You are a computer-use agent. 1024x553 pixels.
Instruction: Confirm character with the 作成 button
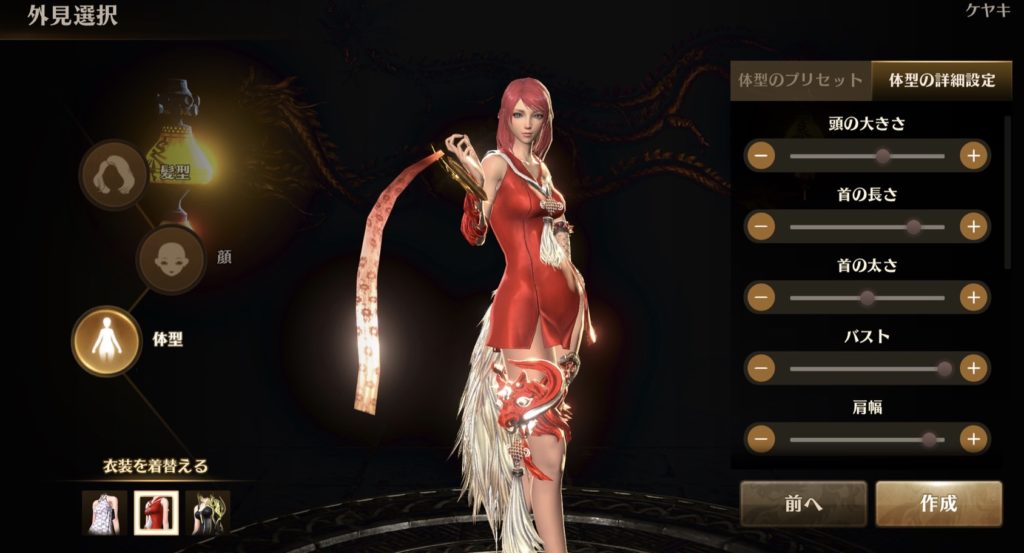click(x=938, y=504)
